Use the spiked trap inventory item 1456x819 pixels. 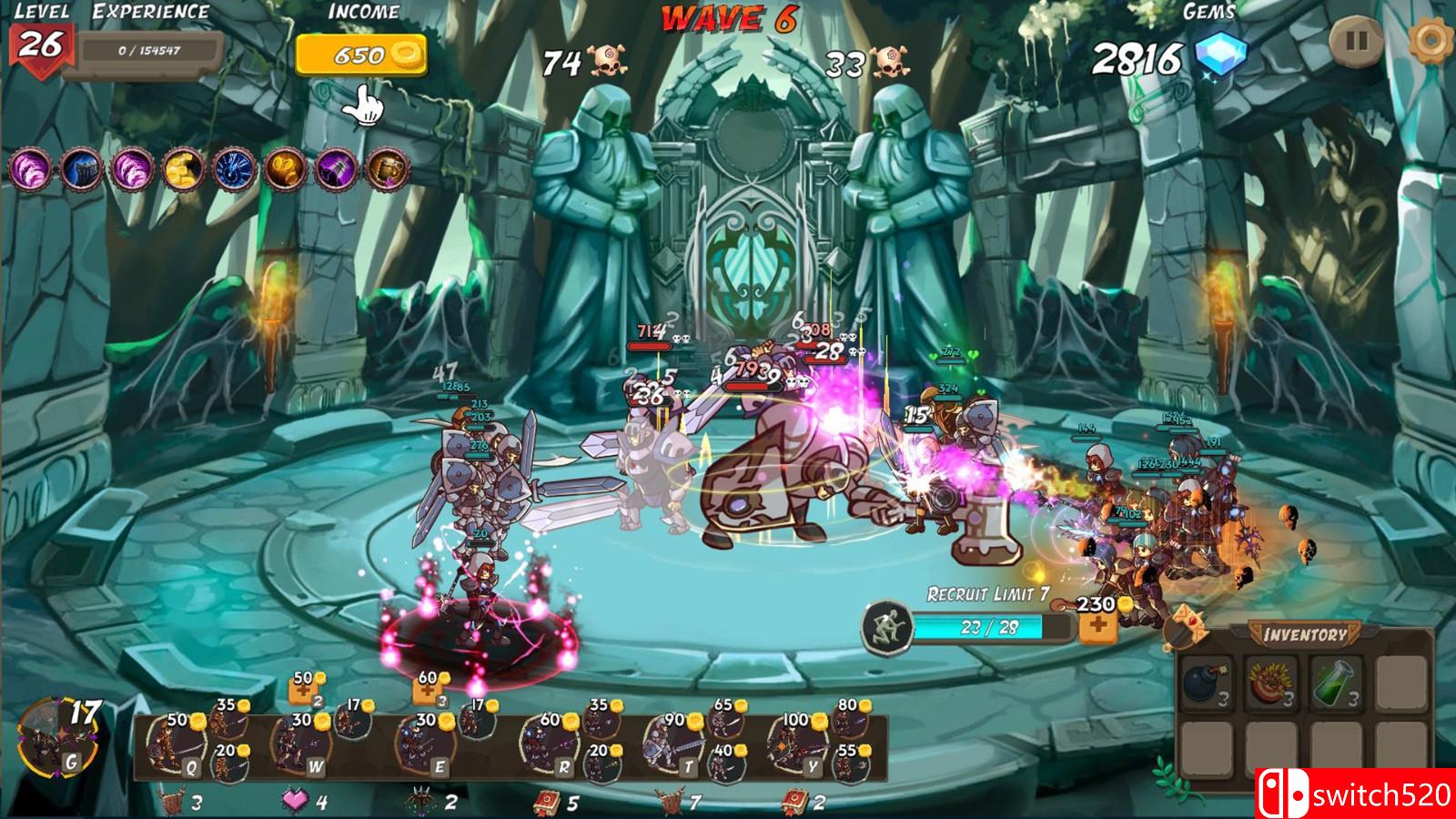[1271, 683]
